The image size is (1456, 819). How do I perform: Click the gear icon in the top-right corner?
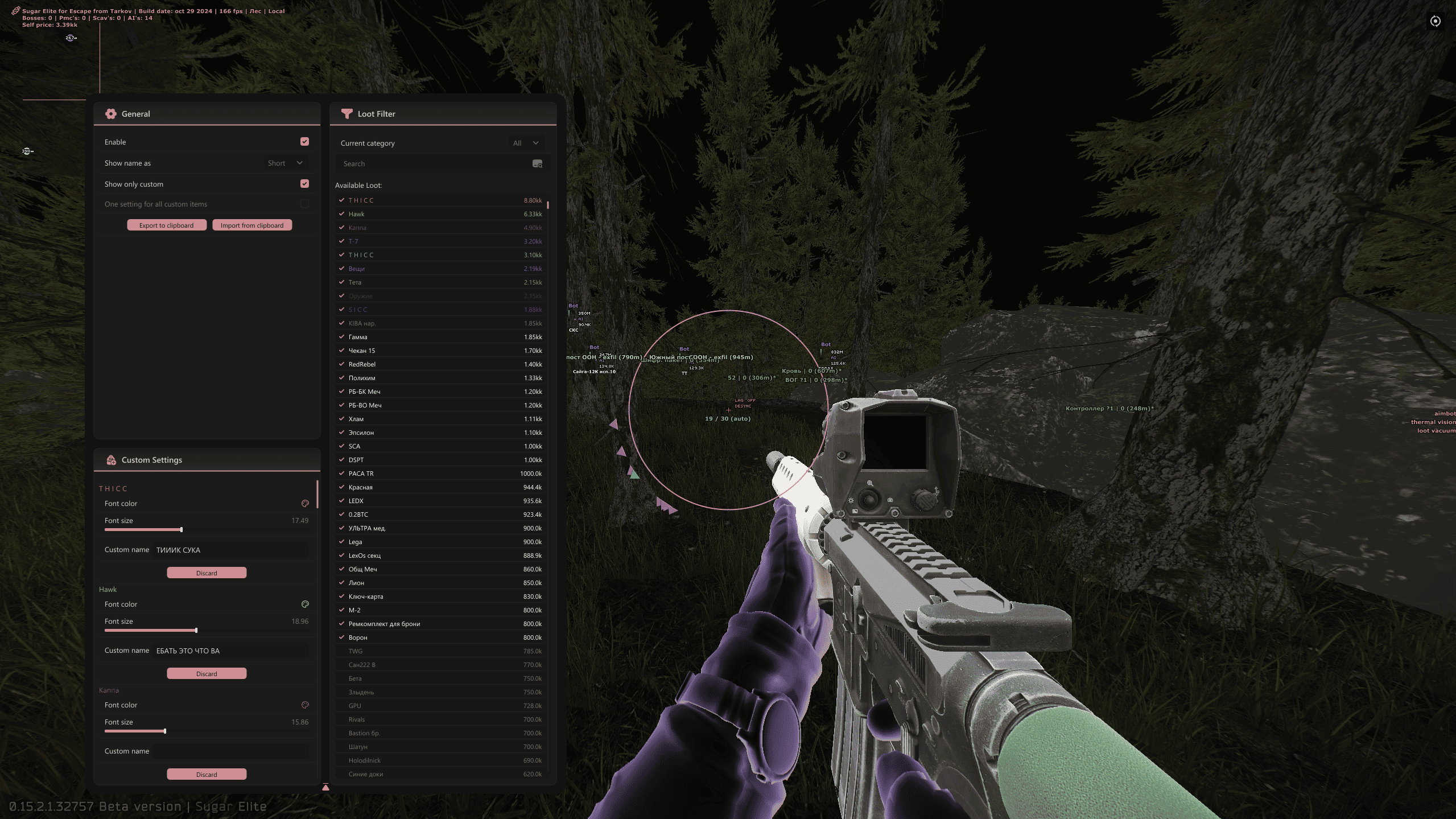(x=1435, y=20)
